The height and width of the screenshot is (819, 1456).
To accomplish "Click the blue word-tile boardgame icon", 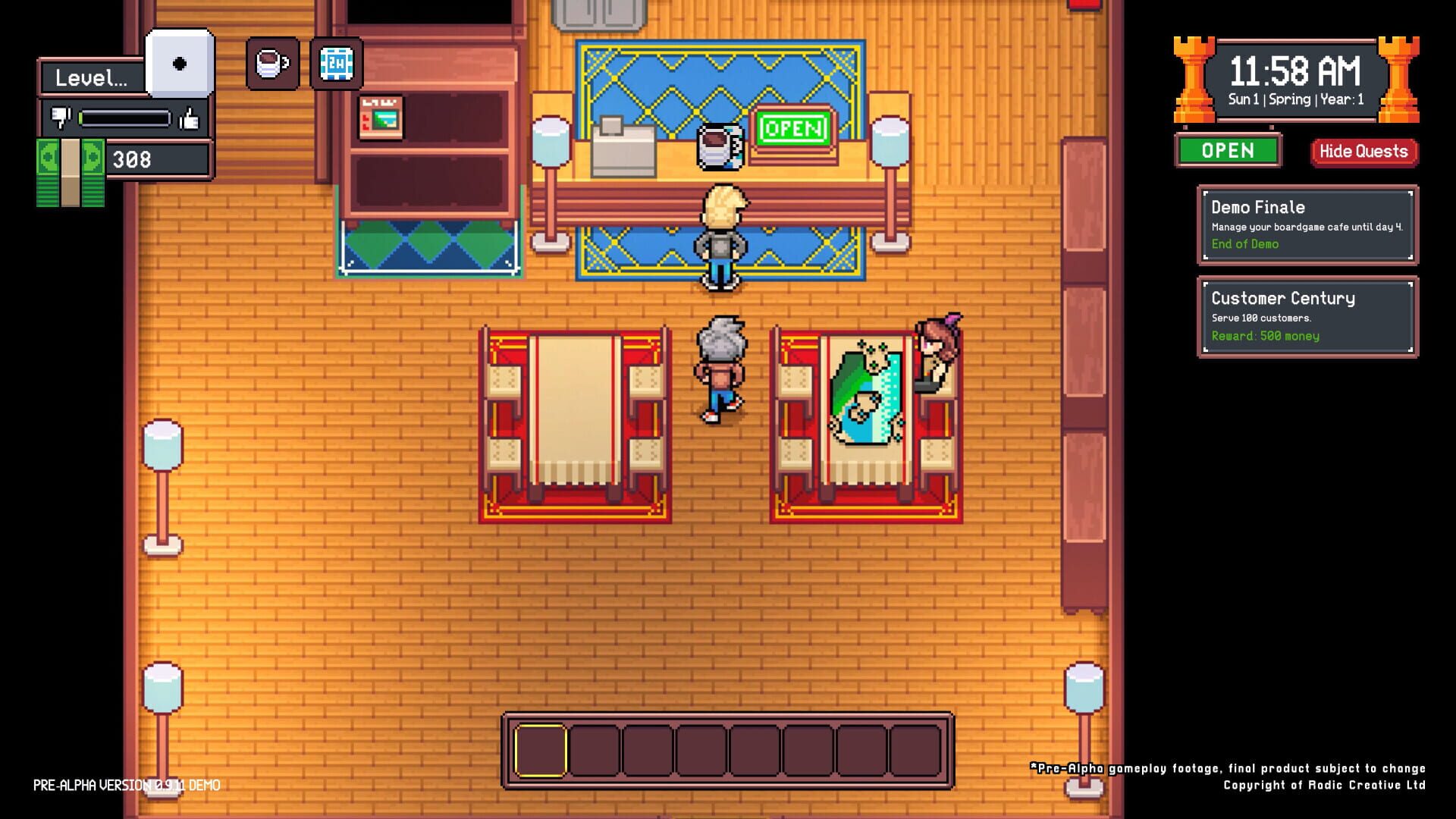I will (336, 64).
